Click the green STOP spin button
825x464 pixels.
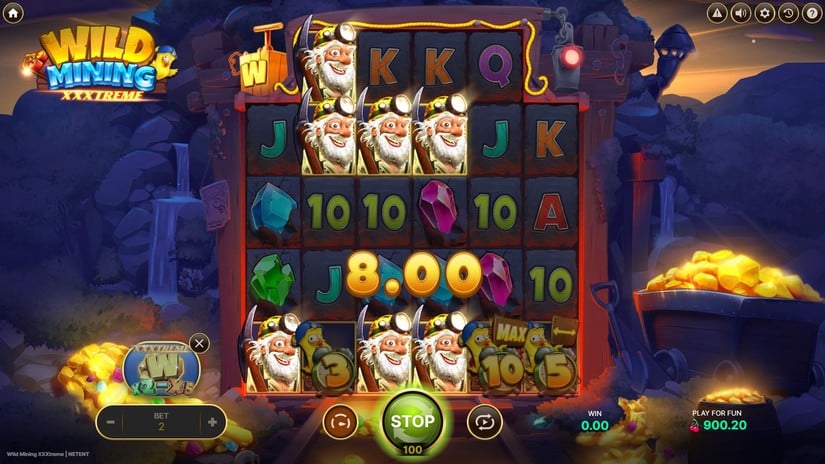coord(413,422)
